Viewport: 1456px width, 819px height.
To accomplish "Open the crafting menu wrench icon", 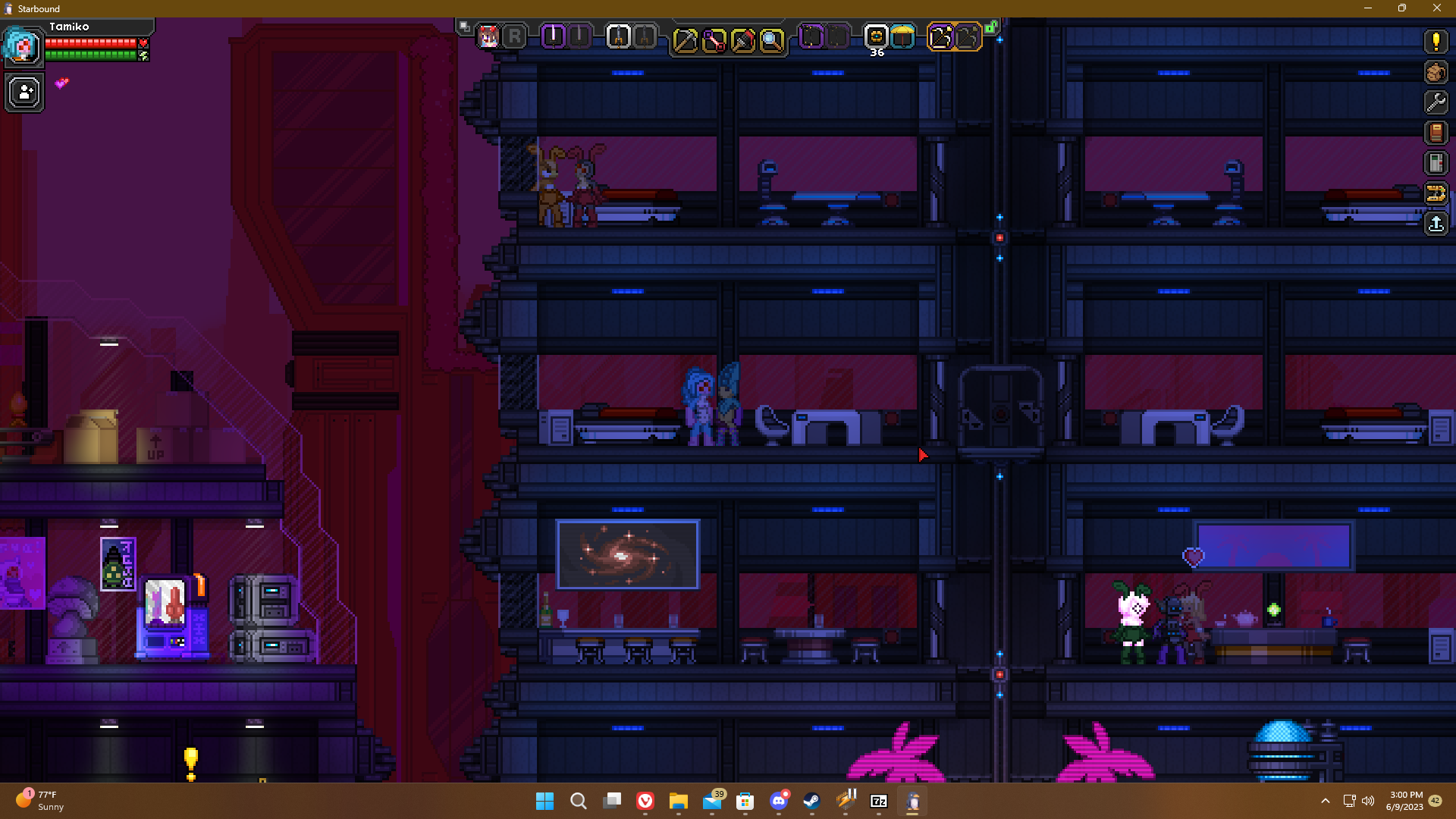I will point(1436,102).
